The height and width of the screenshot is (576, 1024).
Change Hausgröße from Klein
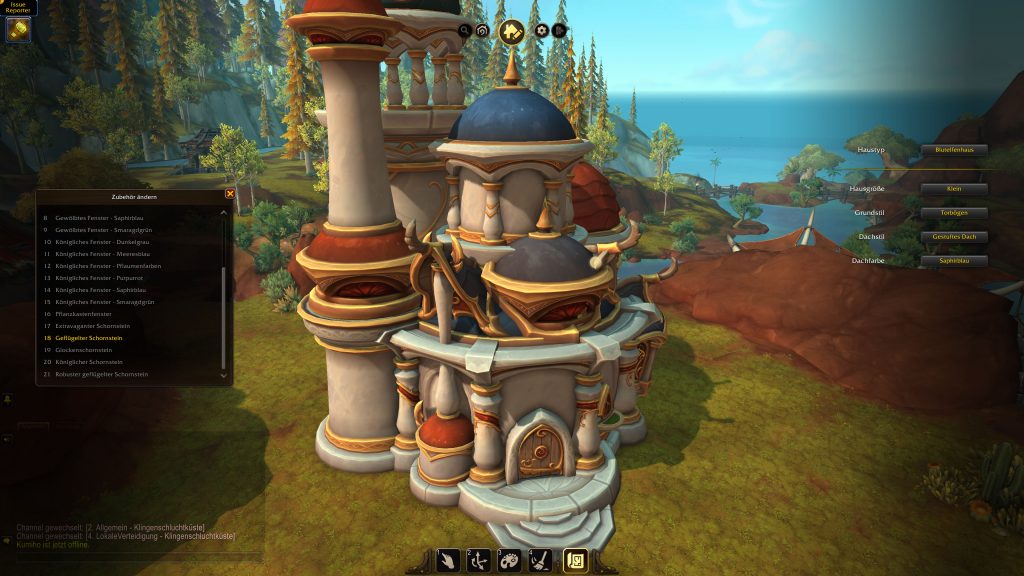click(954, 189)
